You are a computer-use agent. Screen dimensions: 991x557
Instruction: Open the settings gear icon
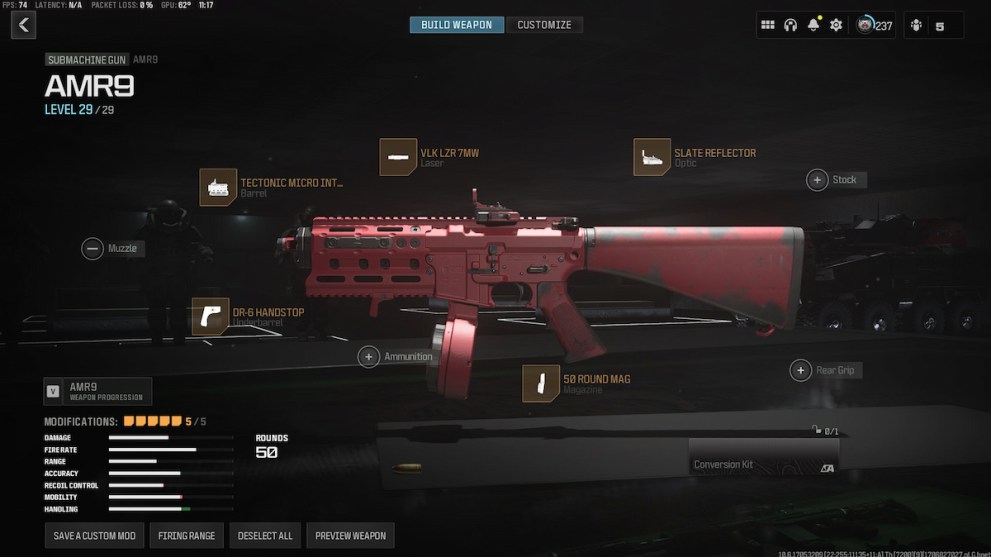click(x=836, y=25)
